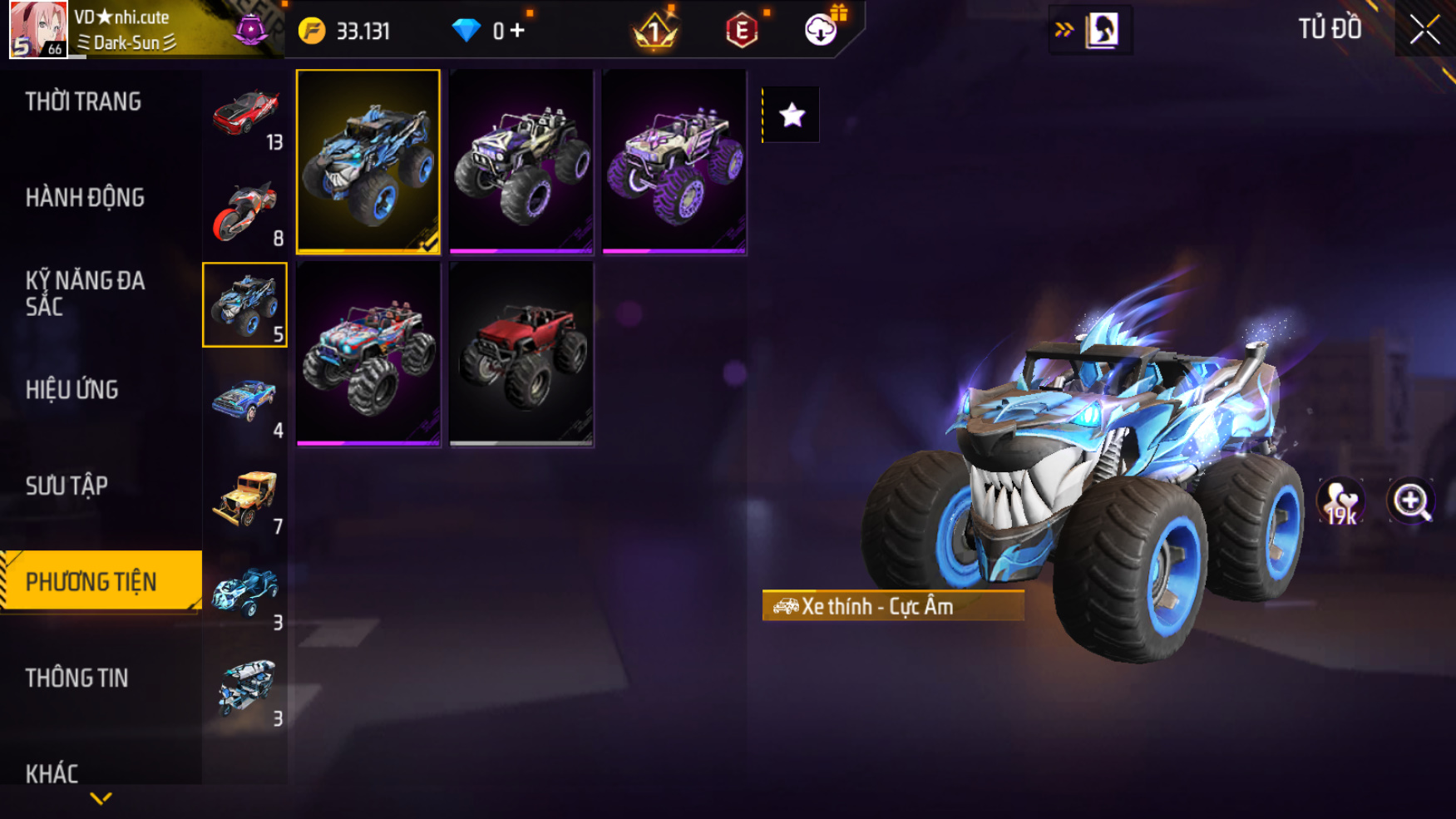The height and width of the screenshot is (819, 1456).
Task: Choose the red monster truck skin
Action: tap(521, 353)
